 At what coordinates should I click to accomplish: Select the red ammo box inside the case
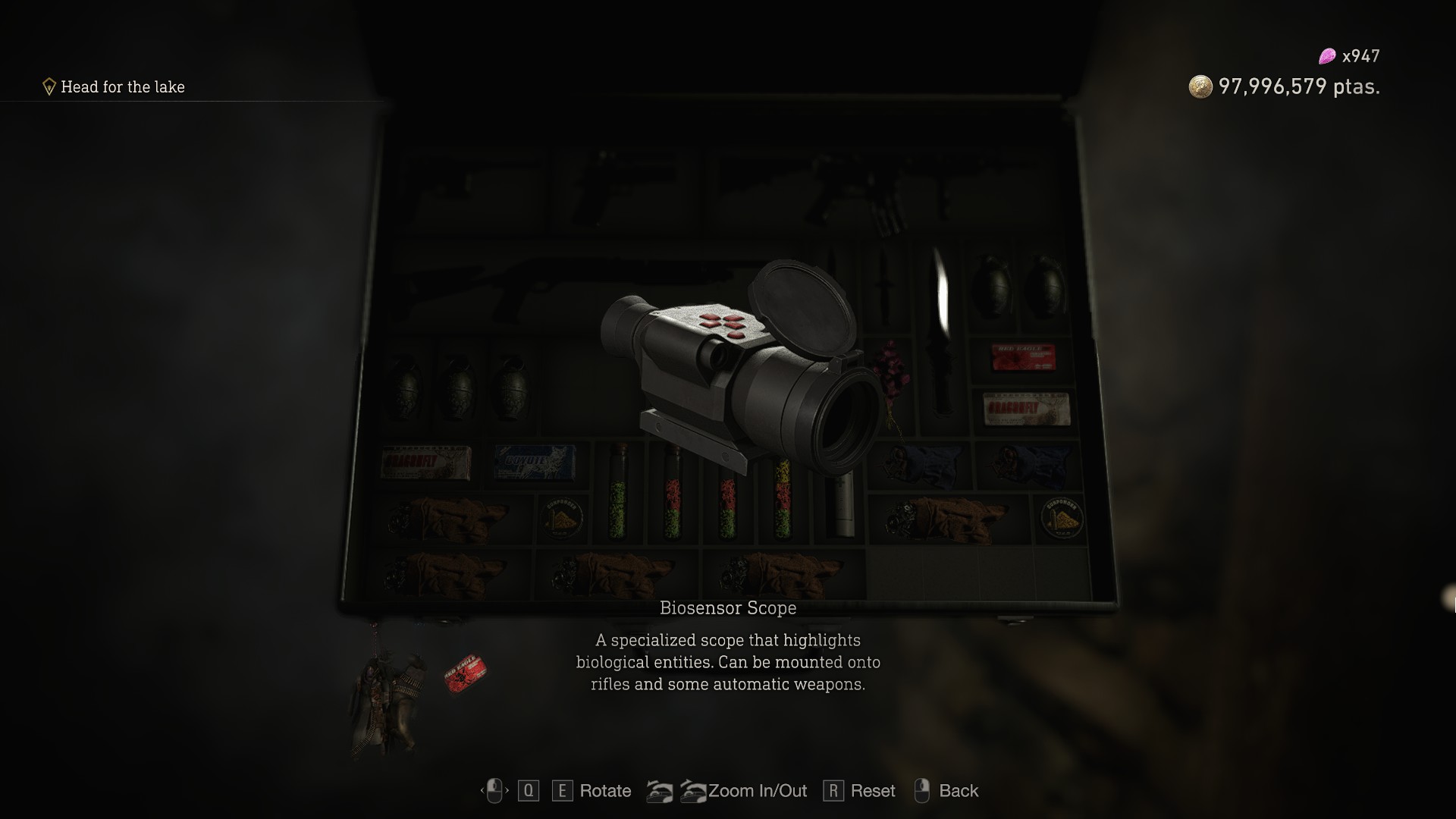(x=1023, y=357)
